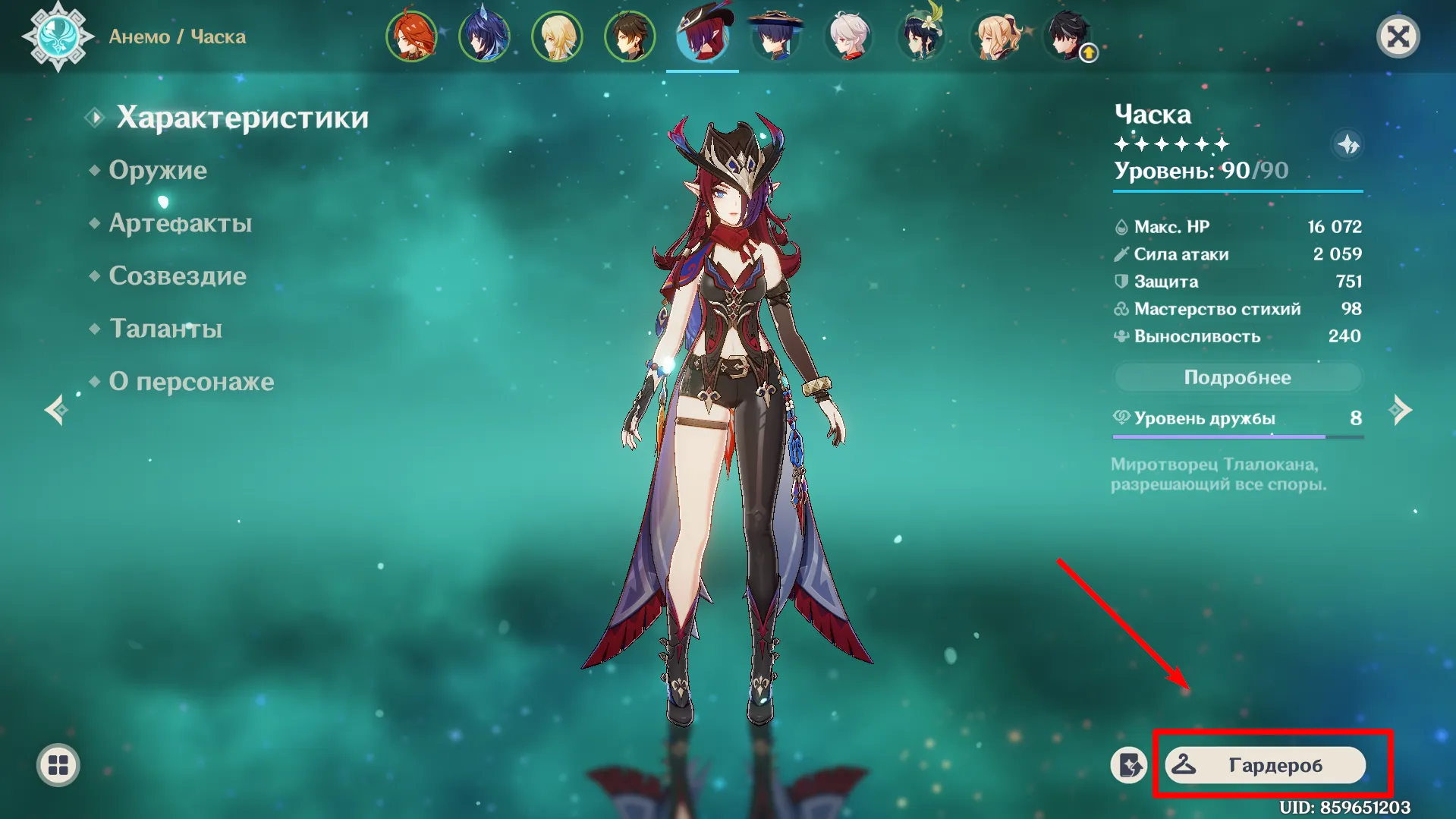The width and height of the screenshot is (1456, 819).
Task: Choose the blonde male character portrait
Action: click(x=557, y=36)
